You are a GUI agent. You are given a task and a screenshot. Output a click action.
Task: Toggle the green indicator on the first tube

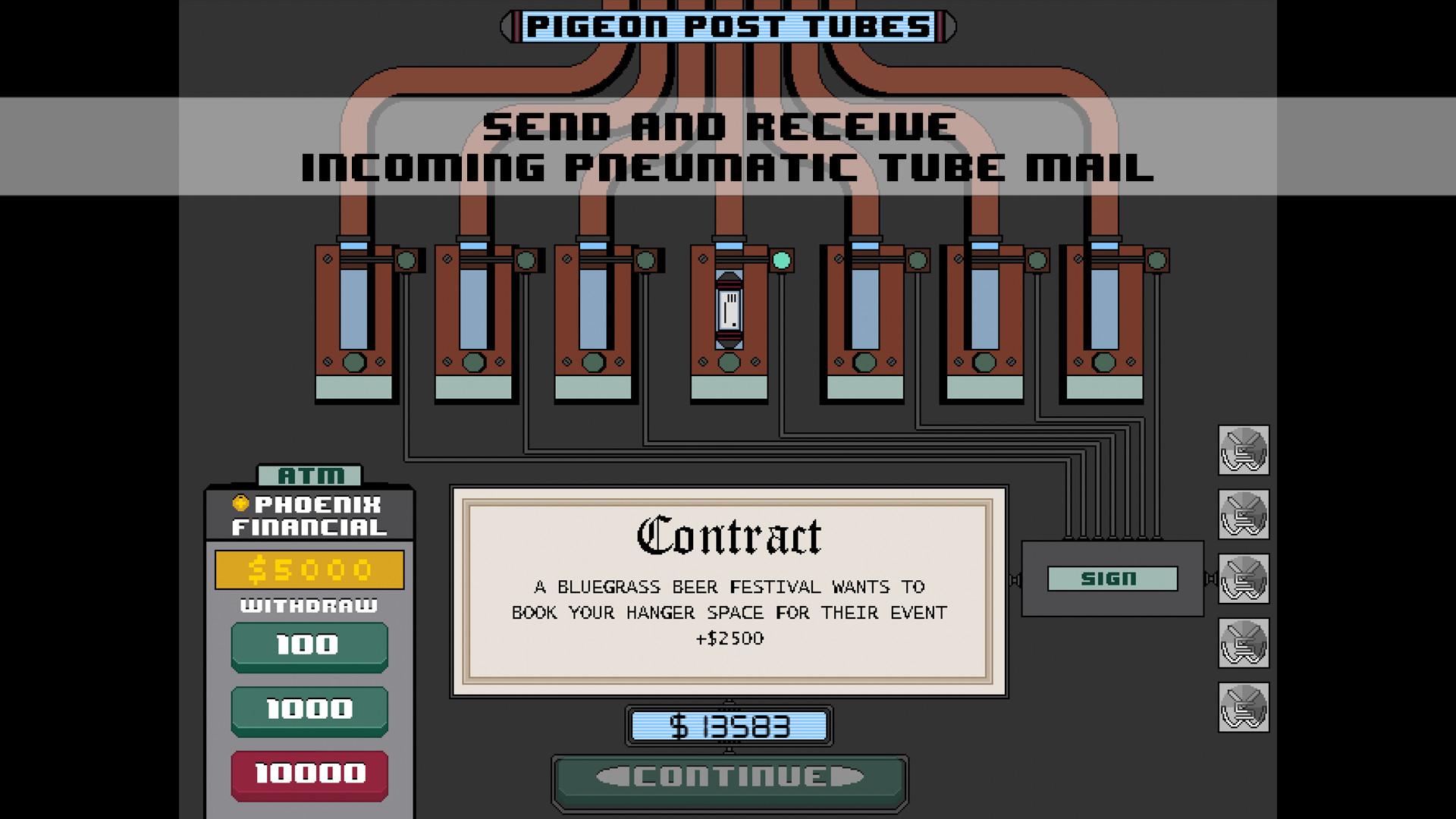(x=406, y=260)
